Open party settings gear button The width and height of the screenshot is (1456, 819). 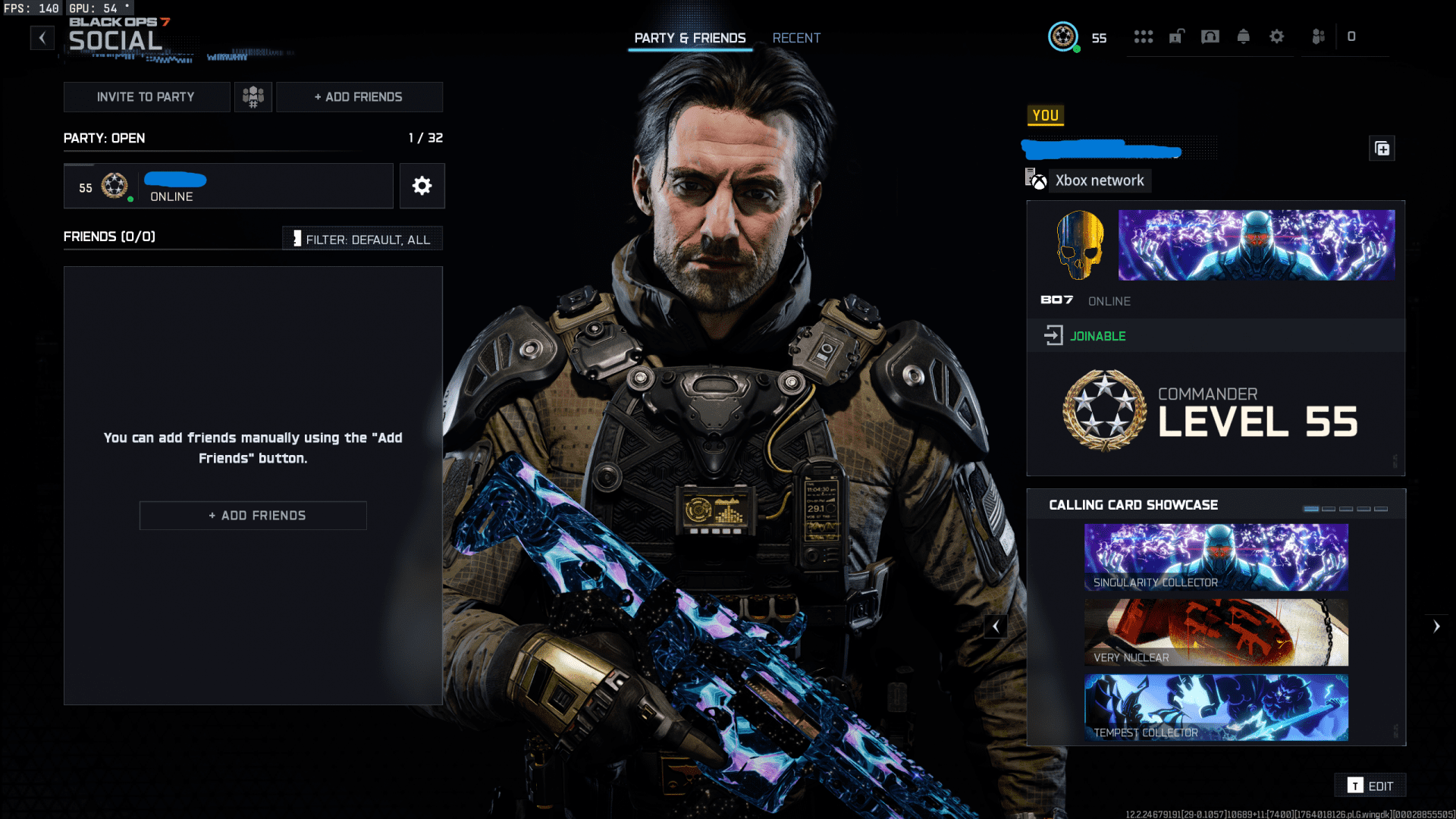(x=422, y=186)
